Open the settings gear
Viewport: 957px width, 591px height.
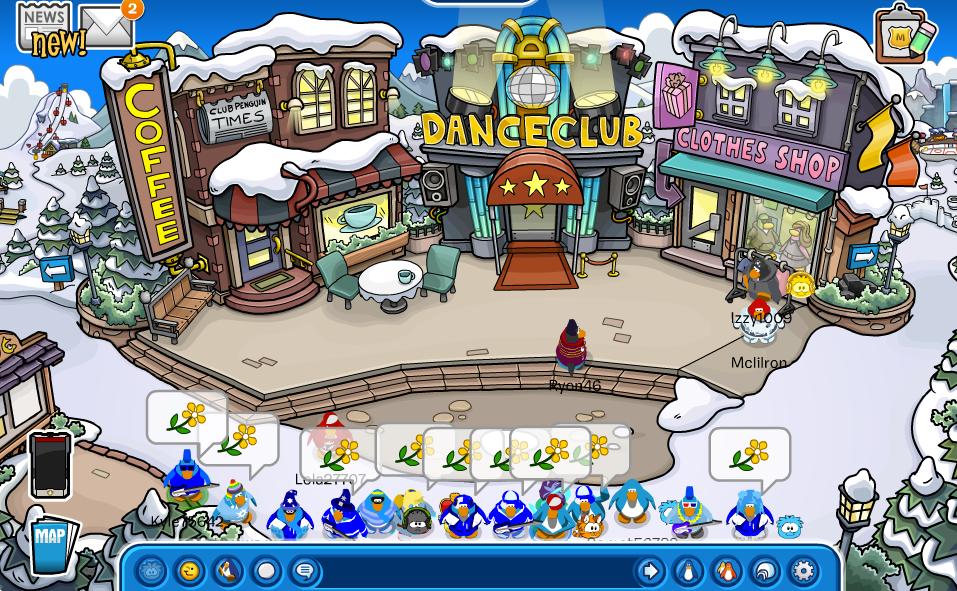coord(803,571)
